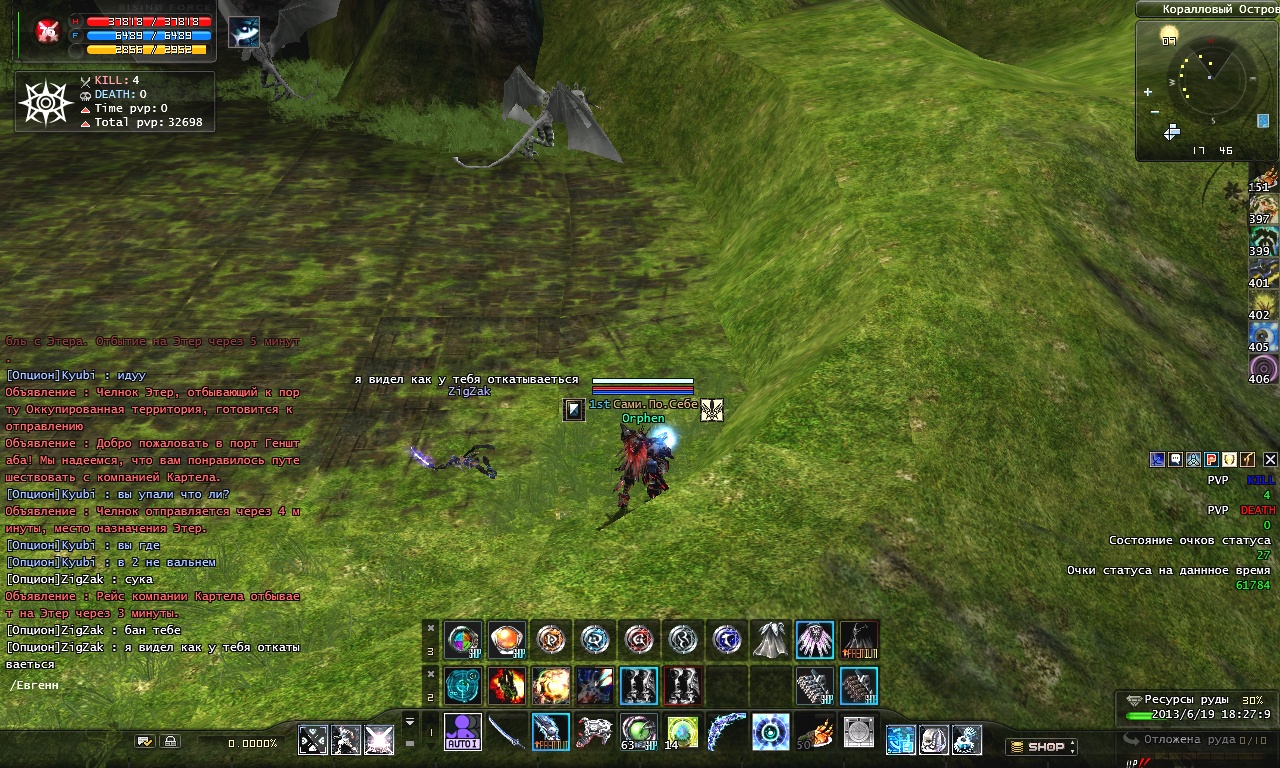This screenshot has width=1280, height=768.
Task: Use the green orb item with count 63
Action: tap(638, 731)
